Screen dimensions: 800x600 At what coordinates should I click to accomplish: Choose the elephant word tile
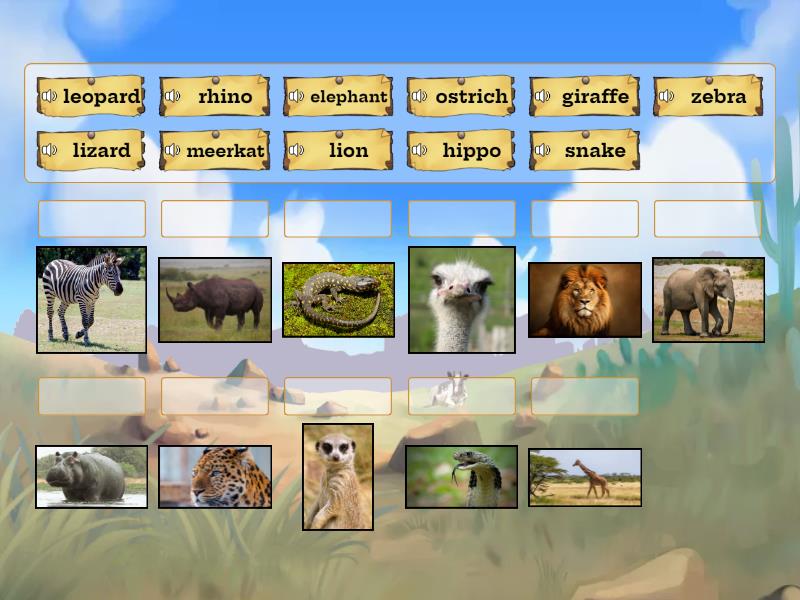[347, 97]
